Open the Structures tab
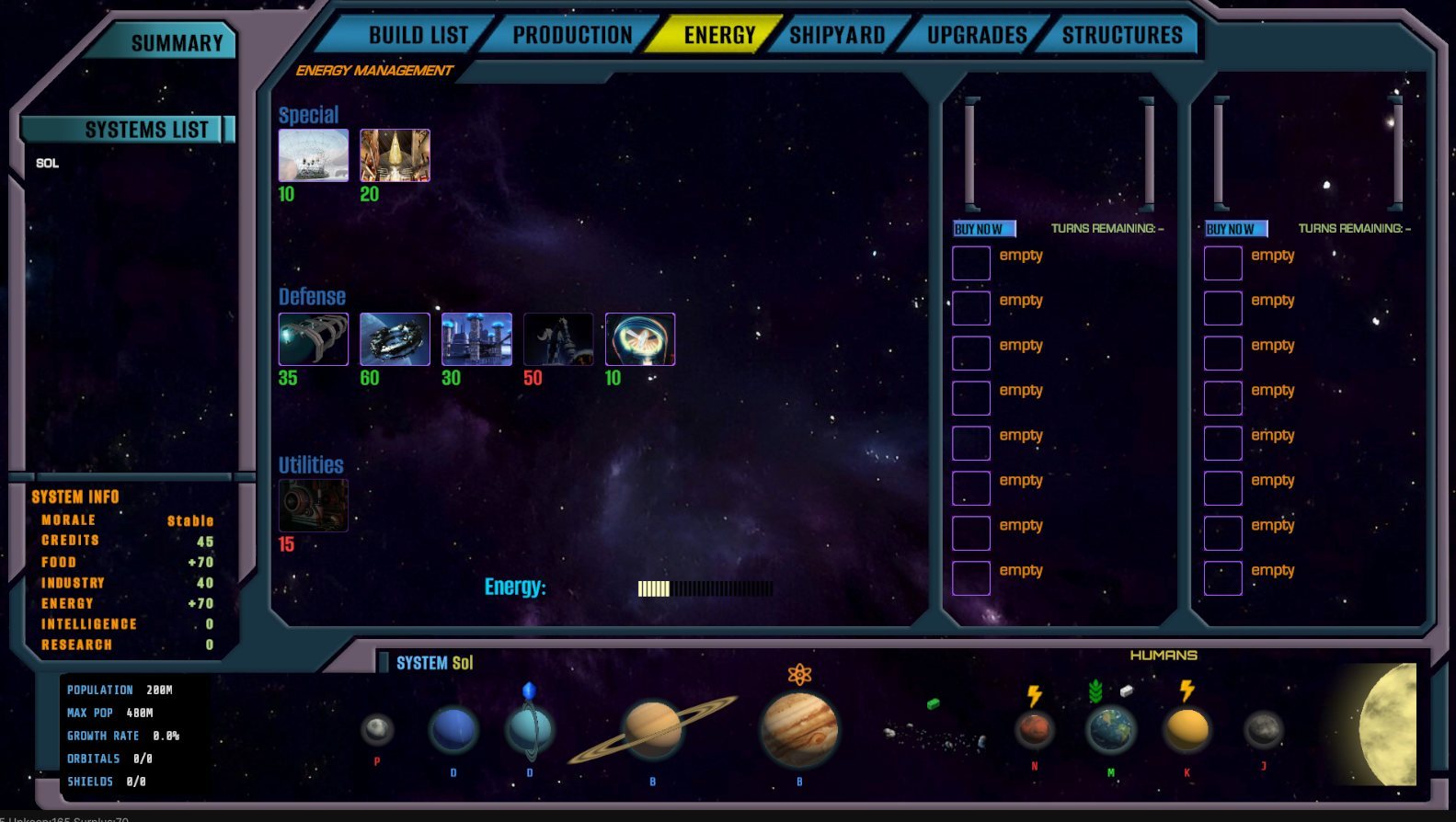 (1121, 36)
